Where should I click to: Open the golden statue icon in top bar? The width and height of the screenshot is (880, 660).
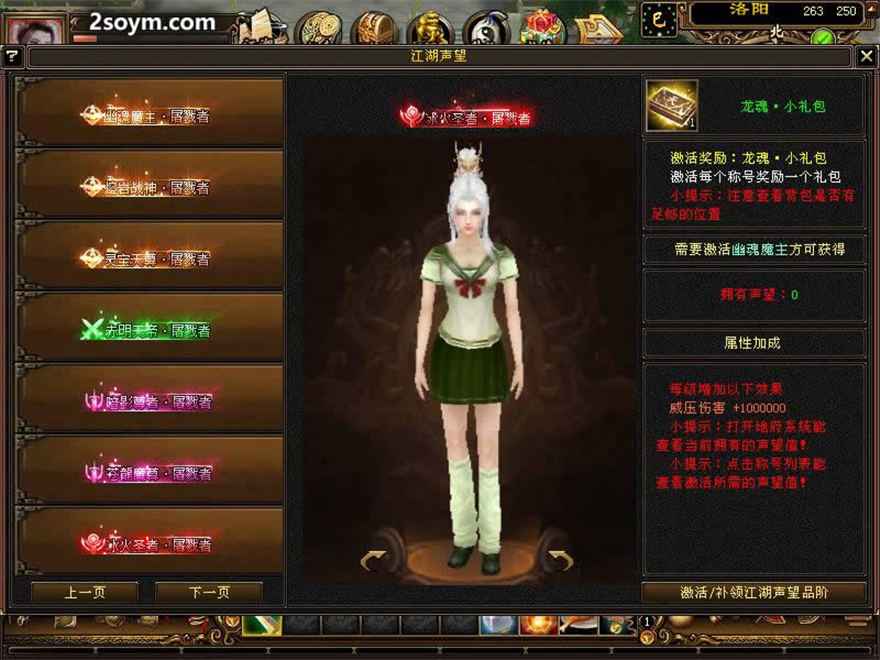coord(432,27)
